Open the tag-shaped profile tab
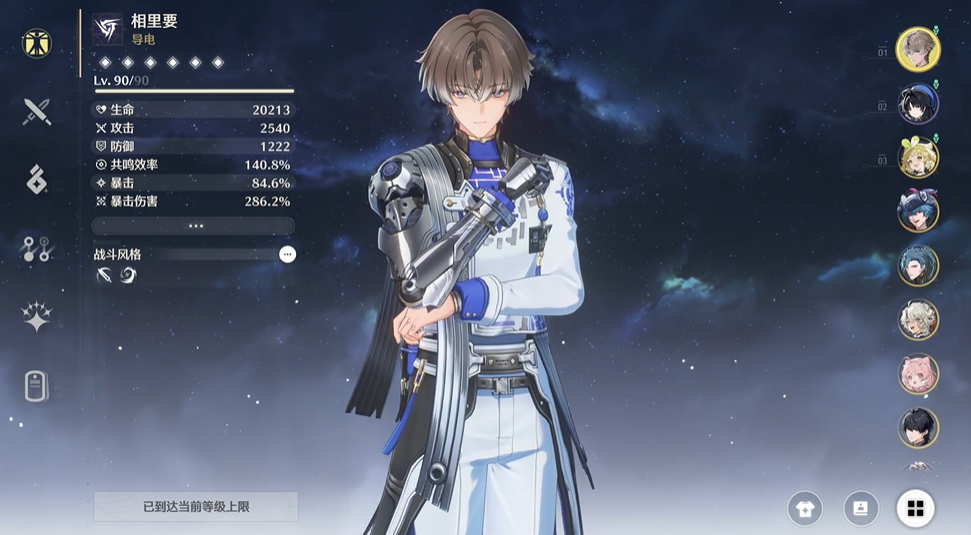The image size is (971, 535). pyautogui.click(x=37, y=385)
